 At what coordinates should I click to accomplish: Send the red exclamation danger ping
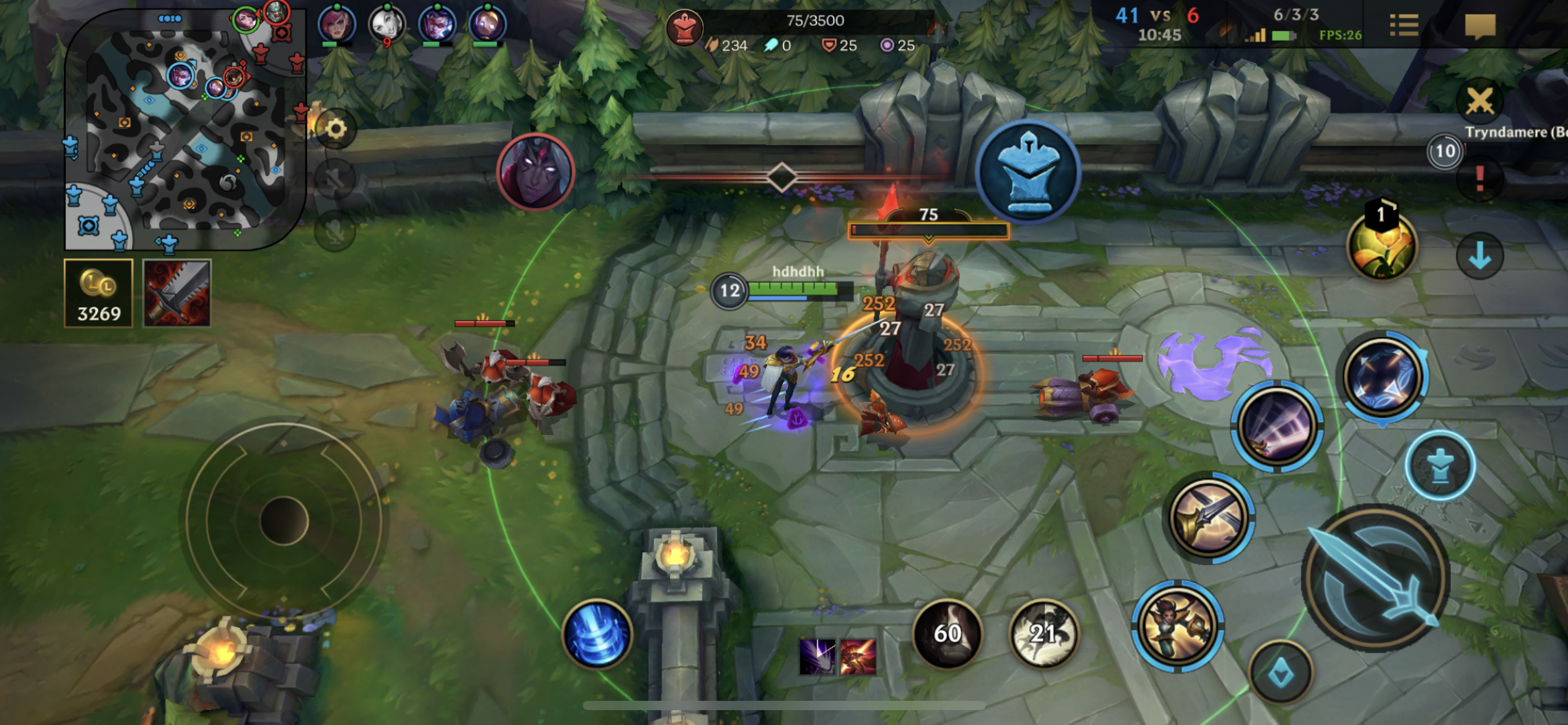pyautogui.click(x=1479, y=180)
